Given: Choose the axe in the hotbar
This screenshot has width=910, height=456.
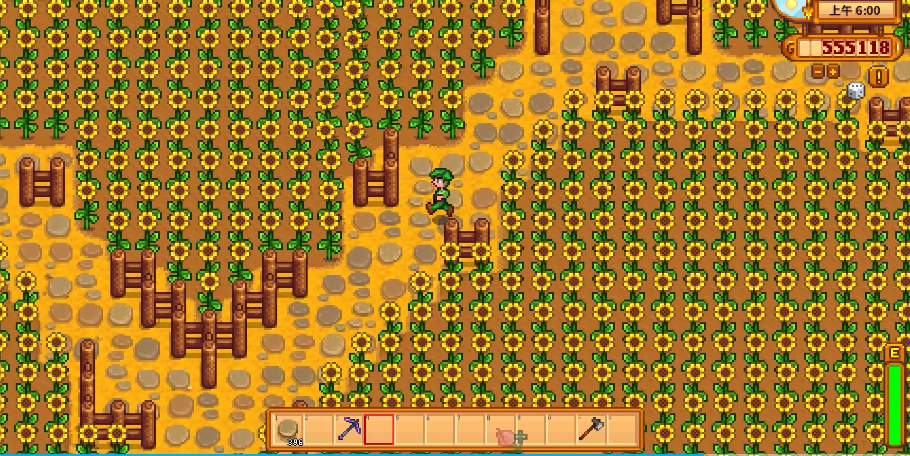Looking at the screenshot, I should point(591,430).
